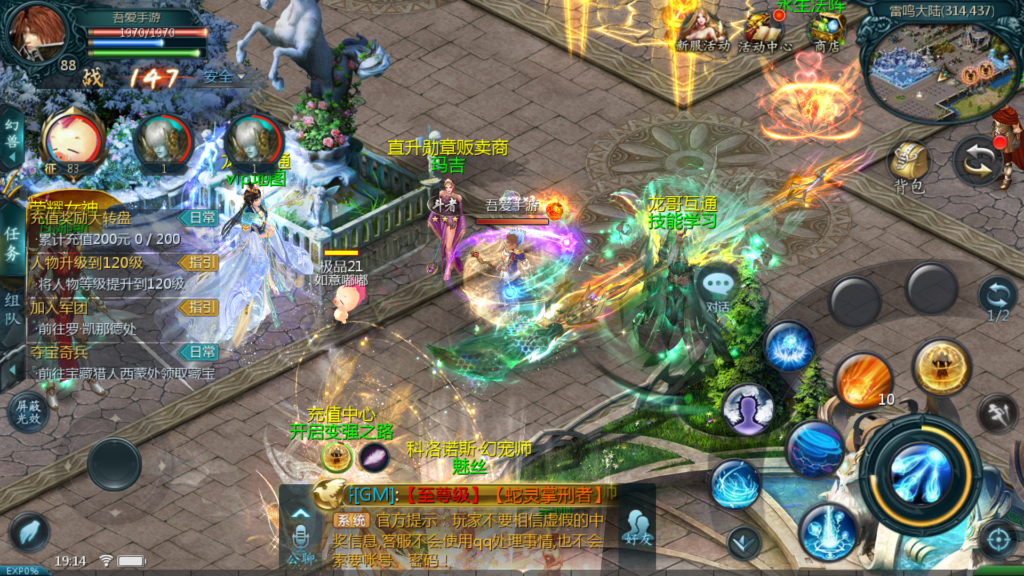This screenshot has height=576, width=1024.
Task: Open the 活动中心 activity center
Action: click(x=765, y=30)
